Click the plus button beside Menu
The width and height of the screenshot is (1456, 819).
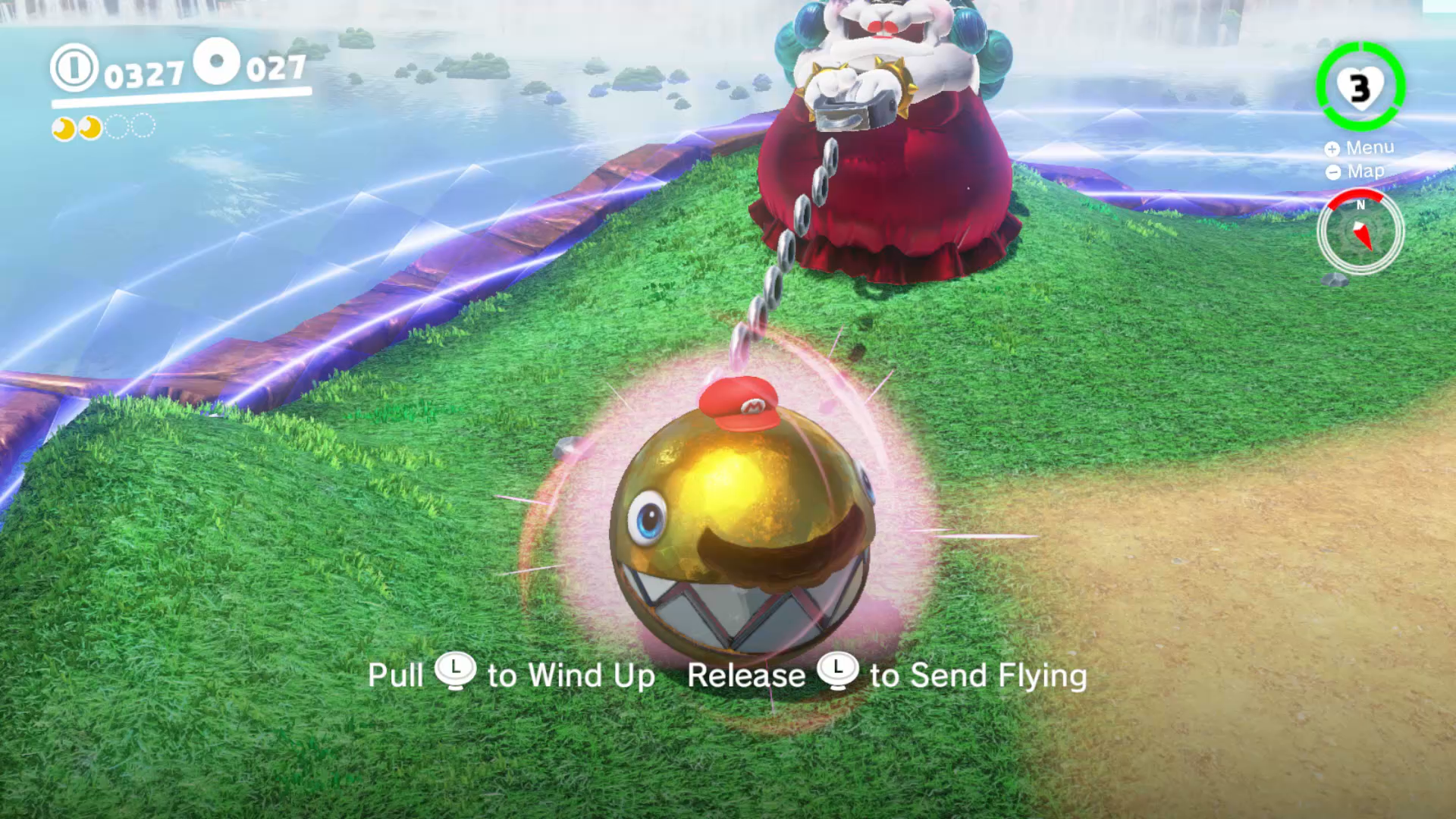pos(1332,149)
